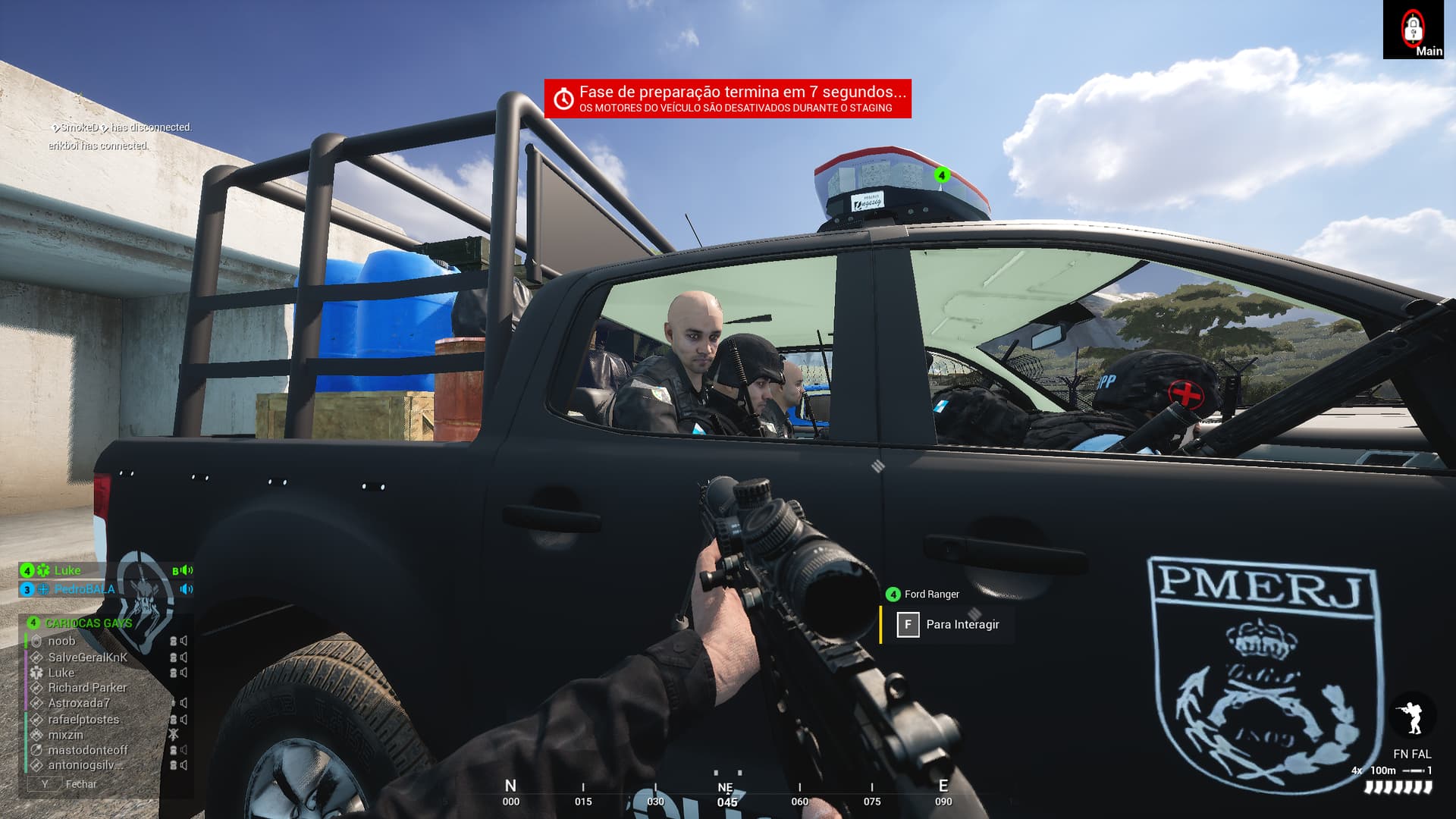Select the medic role icon next to Luke
1456x819 pixels.
point(42,570)
